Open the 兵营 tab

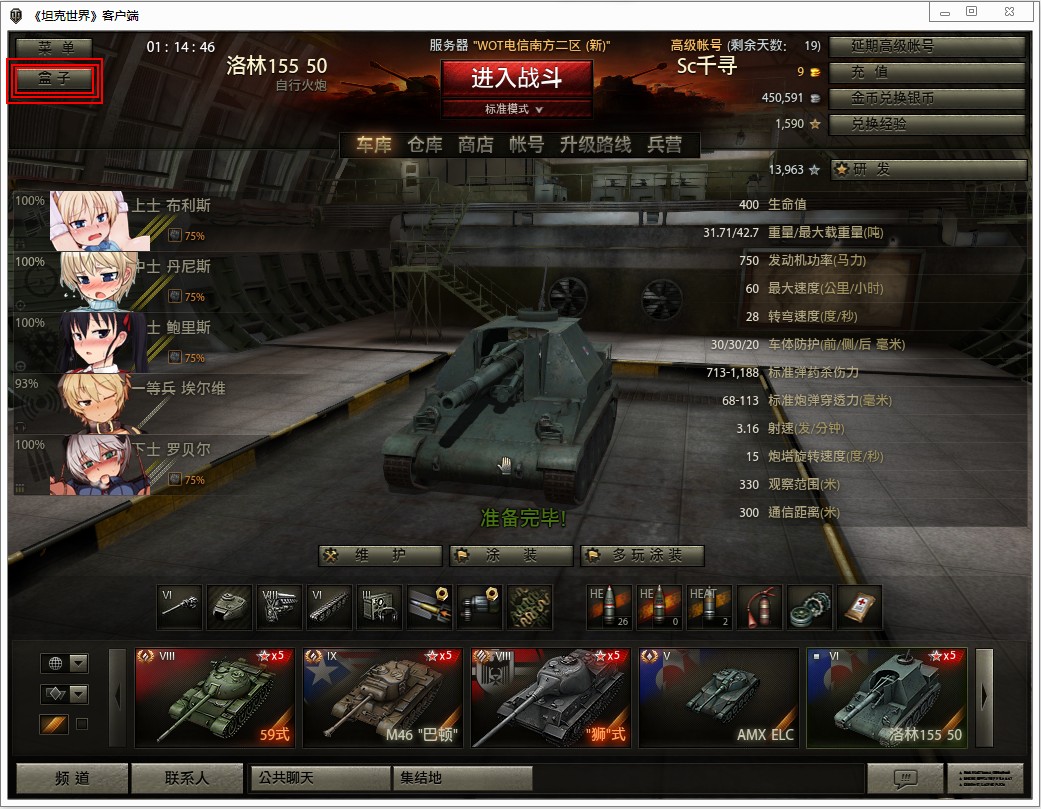click(x=665, y=145)
